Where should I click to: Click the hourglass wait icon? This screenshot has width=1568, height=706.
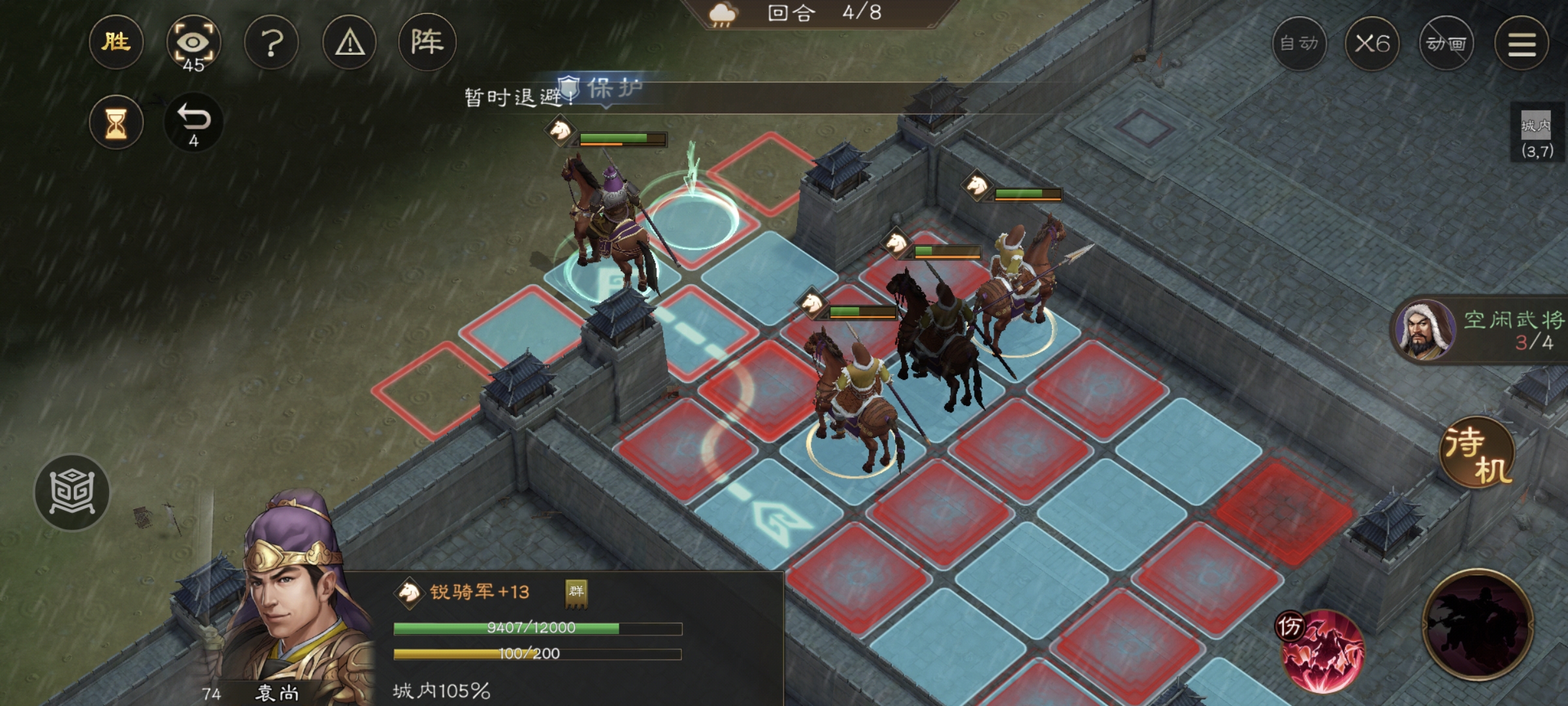[x=116, y=121]
